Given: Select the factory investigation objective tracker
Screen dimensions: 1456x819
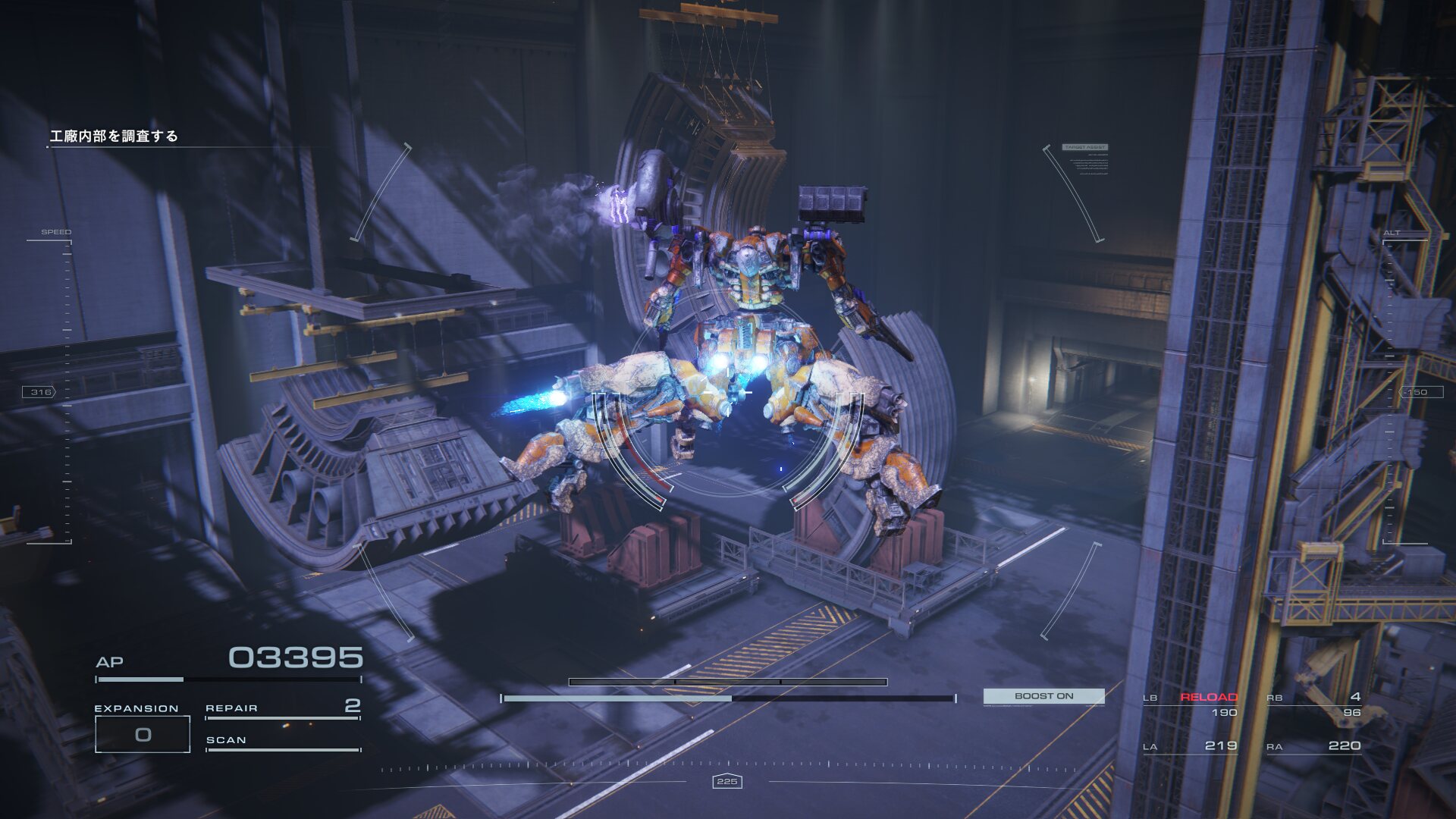Looking at the screenshot, I should point(114,136).
